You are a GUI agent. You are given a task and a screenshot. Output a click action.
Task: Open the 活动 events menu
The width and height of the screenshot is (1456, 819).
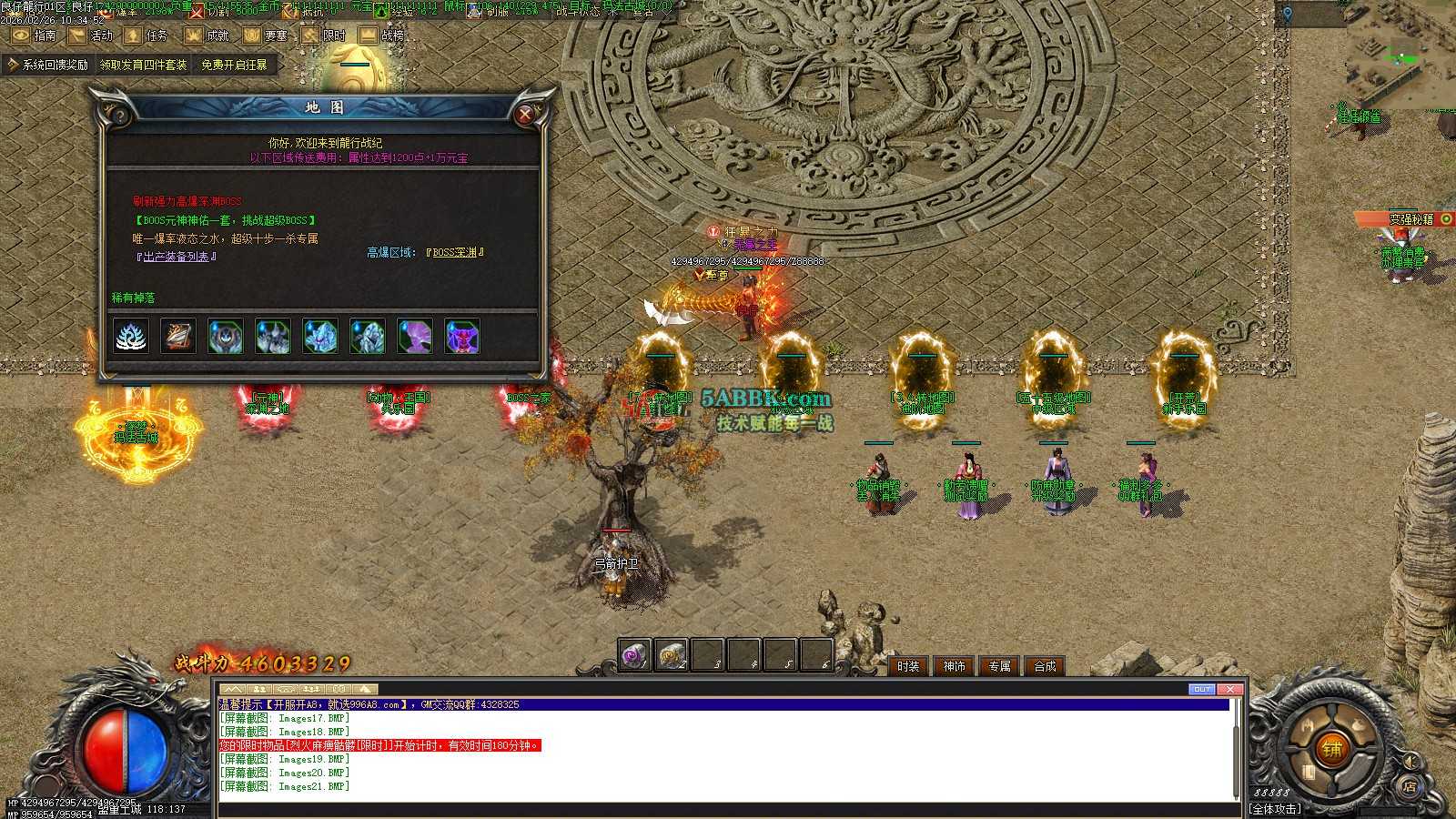pyautogui.click(x=91, y=35)
